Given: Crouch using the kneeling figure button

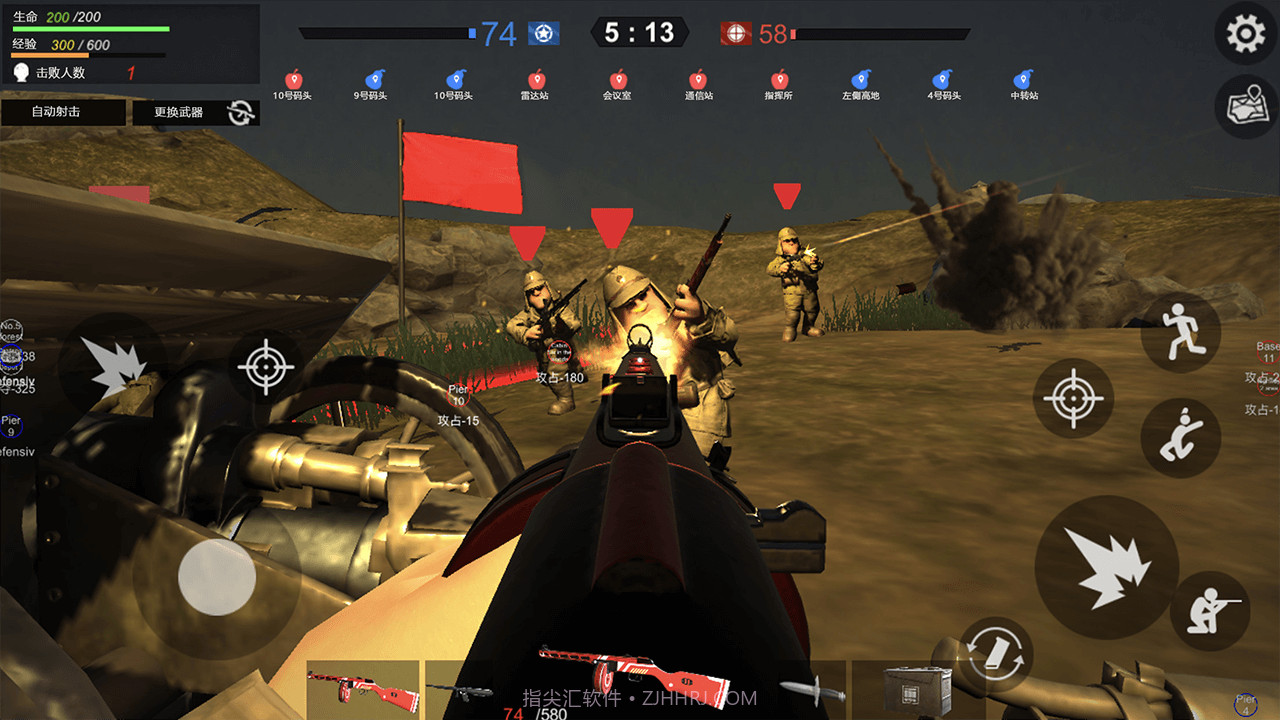Looking at the screenshot, I should point(1180,437).
